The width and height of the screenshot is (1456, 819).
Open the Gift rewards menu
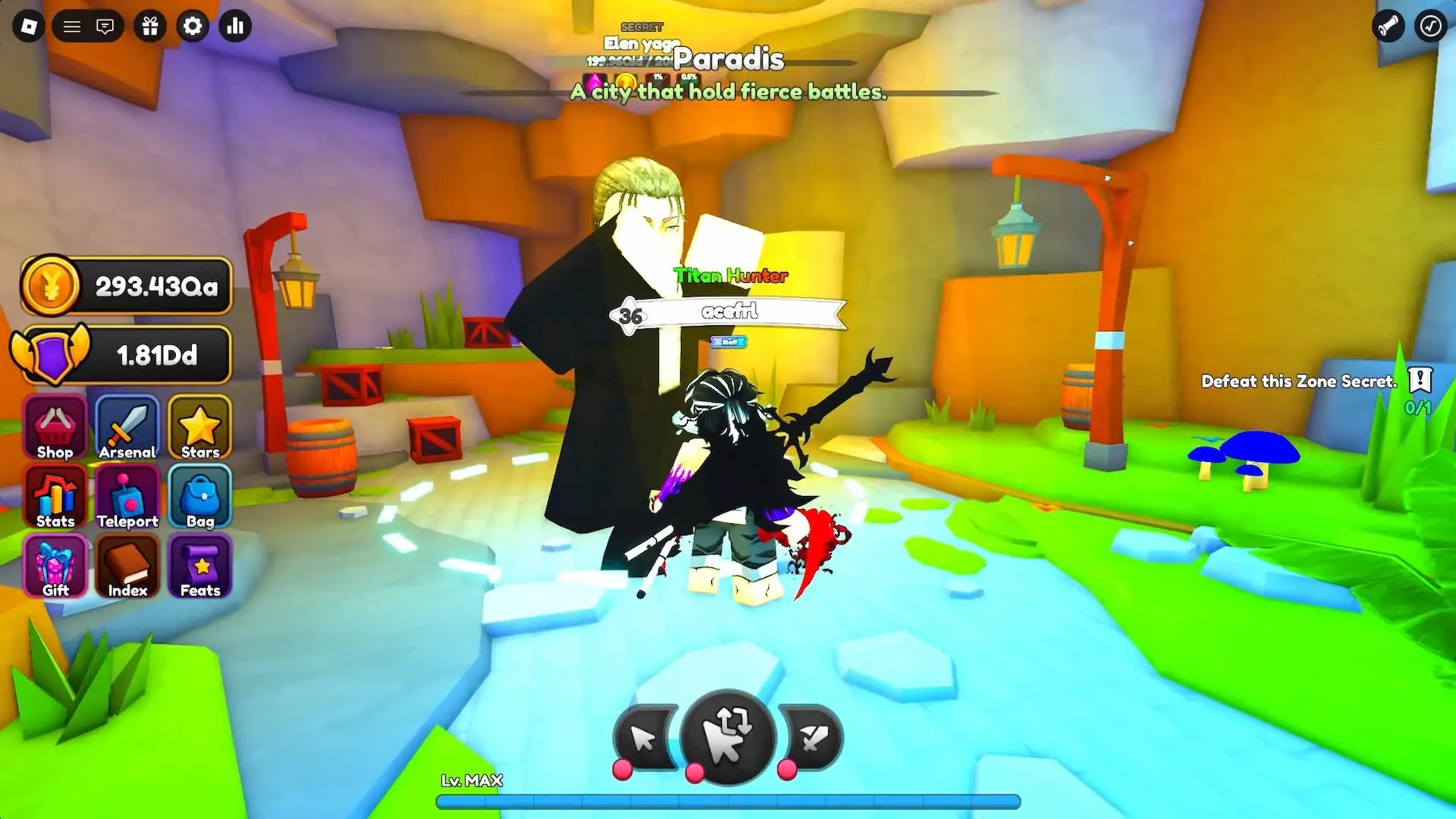click(54, 566)
